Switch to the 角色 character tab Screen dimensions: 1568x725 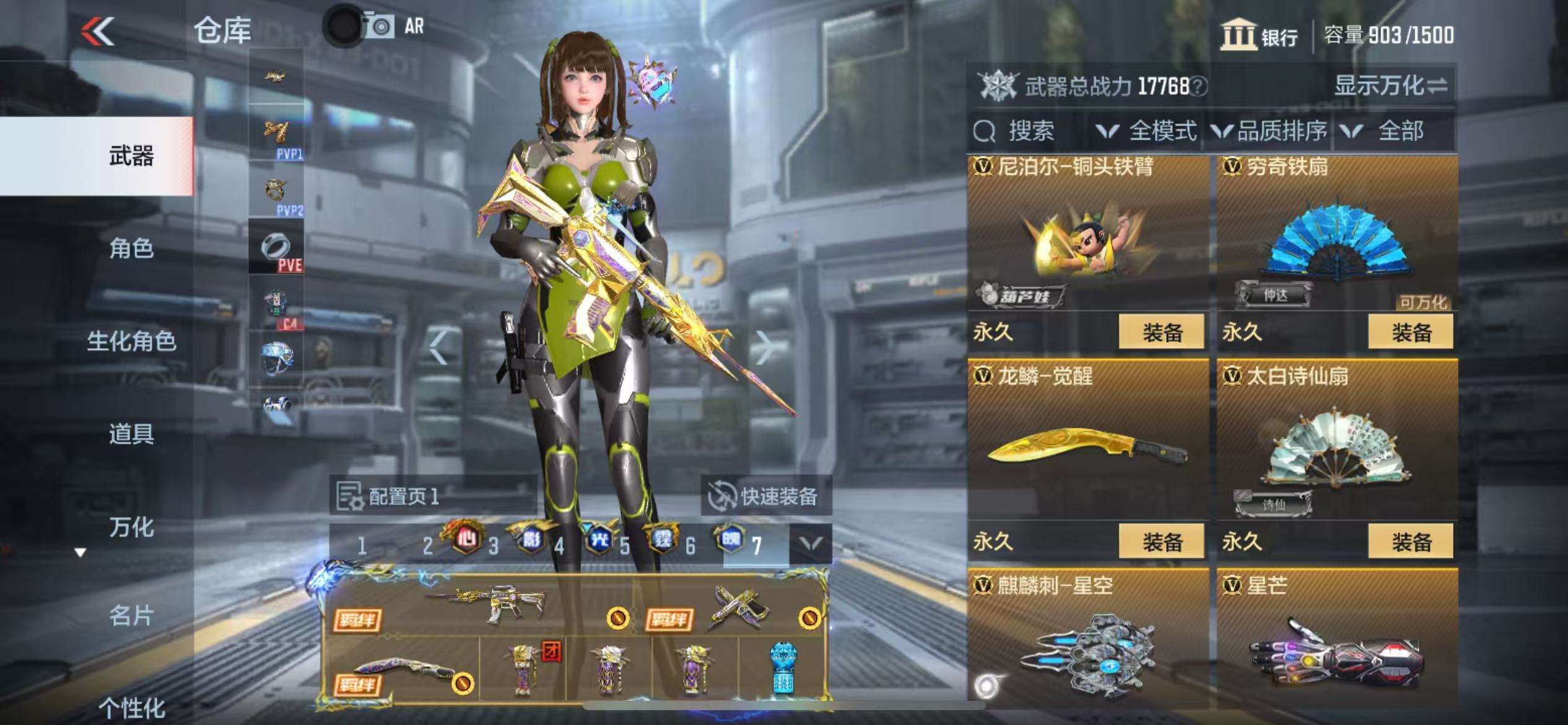131,248
